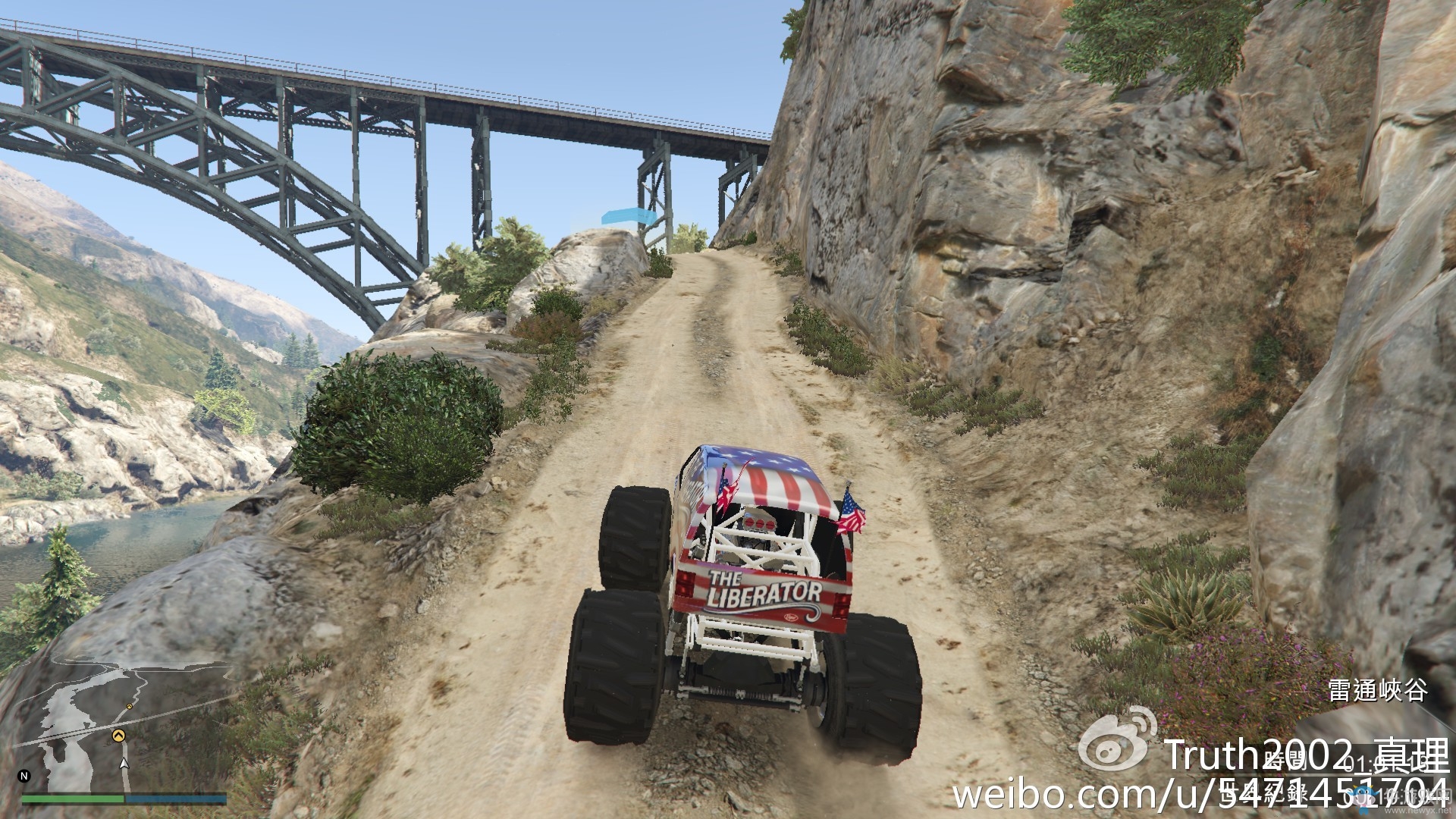Click the chevron symbol inside the waypoint blip
The height and width of the screenshot is (819, 1456).
pyautogui.click(x=120, y=734)
